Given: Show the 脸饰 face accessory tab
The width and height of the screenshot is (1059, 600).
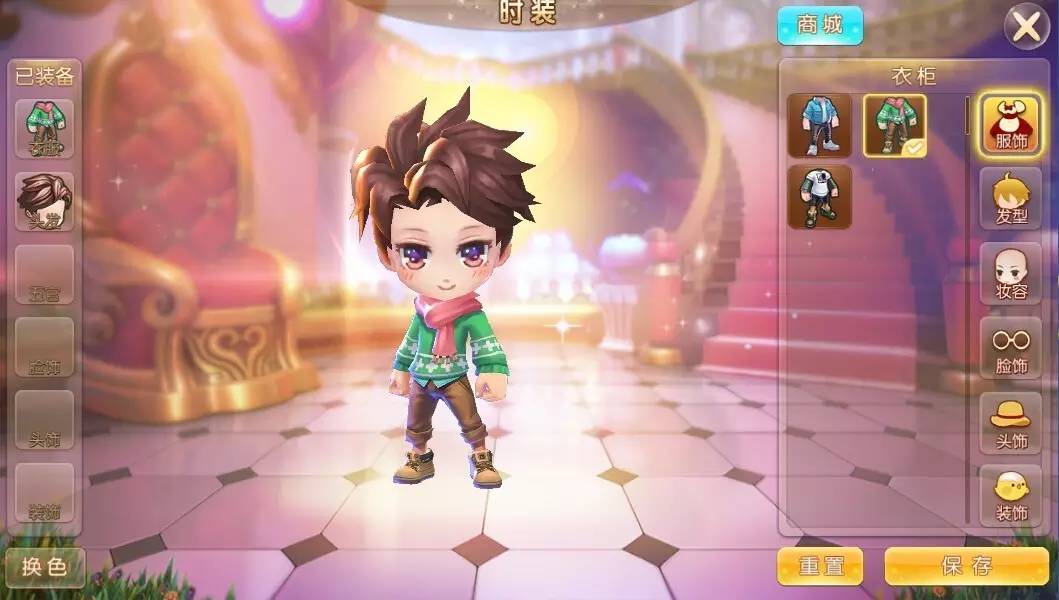Looking at the screenshot, I should 1010,348.
